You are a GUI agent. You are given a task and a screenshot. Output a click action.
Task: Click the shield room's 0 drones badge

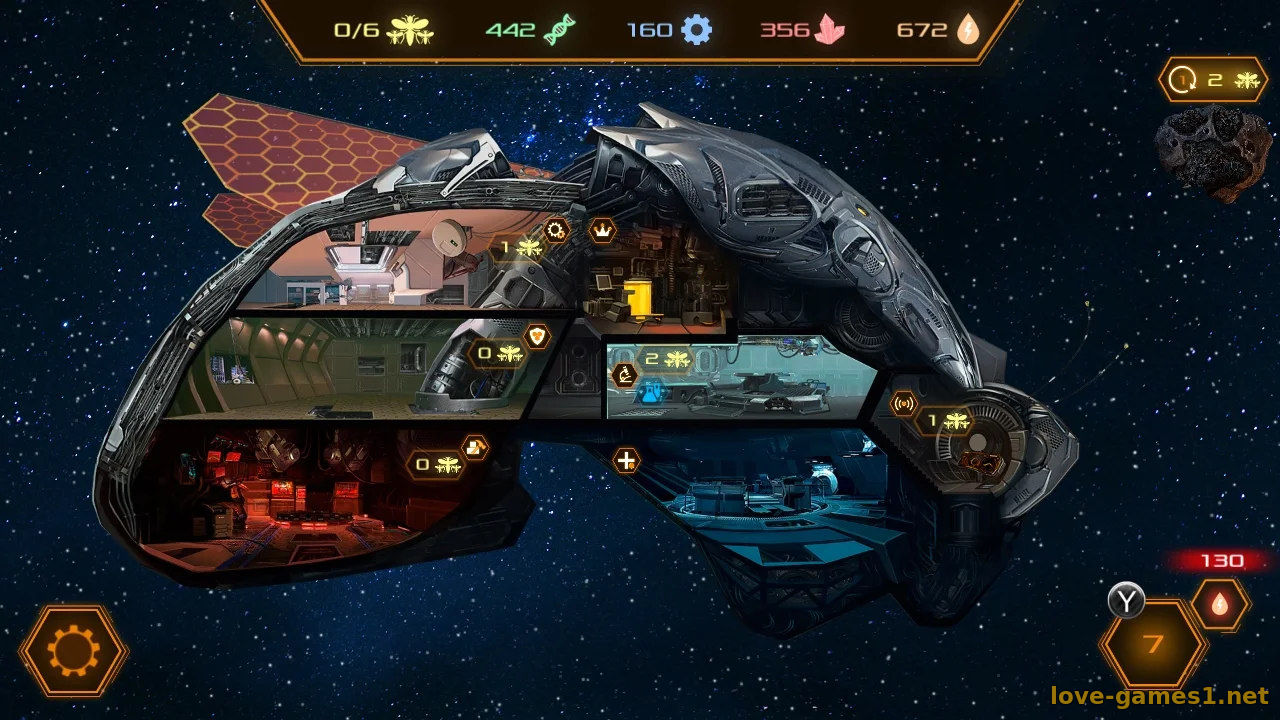tap(497, 353)
